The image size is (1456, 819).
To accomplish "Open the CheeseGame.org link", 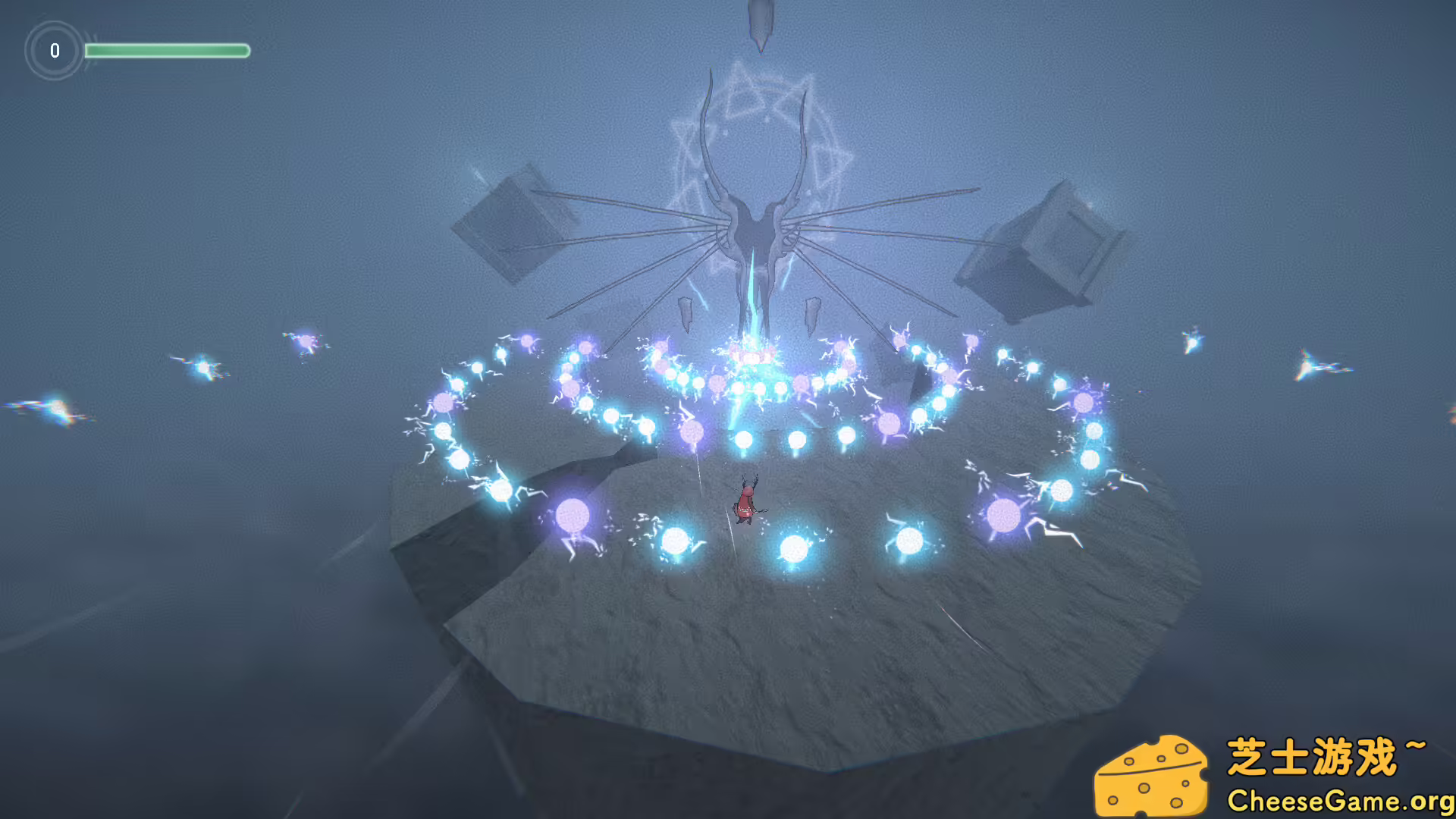I will click(x=1342, y=800).
